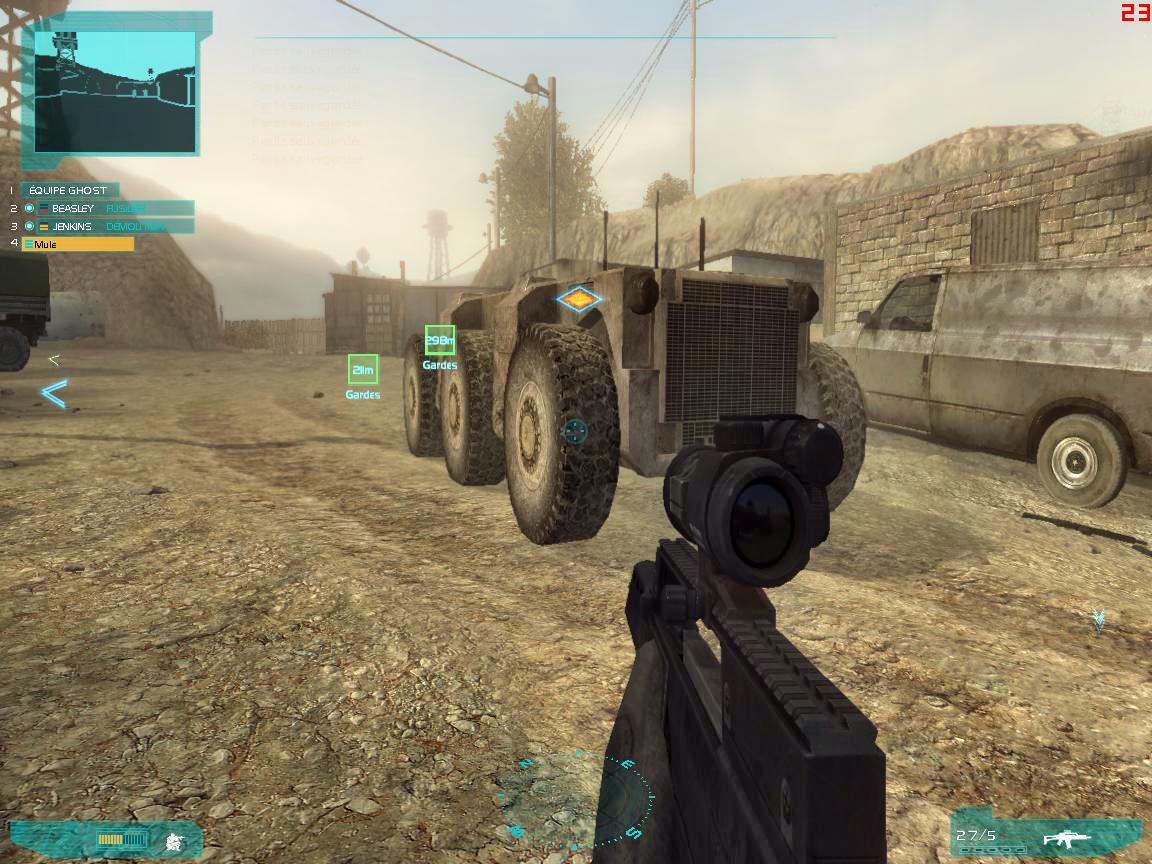
Task: Open the squad camera feed window
Action: (x=115, y=91)
